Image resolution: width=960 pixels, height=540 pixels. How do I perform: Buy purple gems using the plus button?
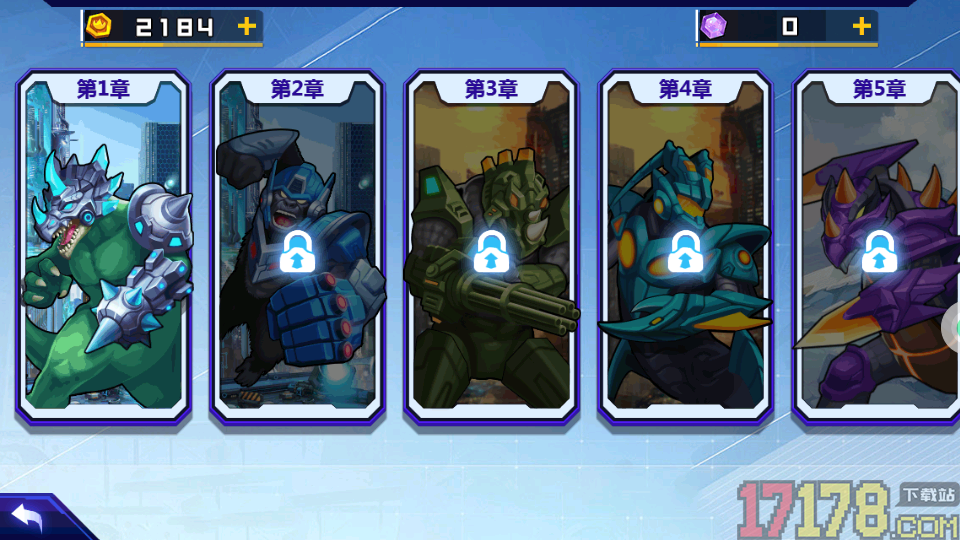pos(861,27)
